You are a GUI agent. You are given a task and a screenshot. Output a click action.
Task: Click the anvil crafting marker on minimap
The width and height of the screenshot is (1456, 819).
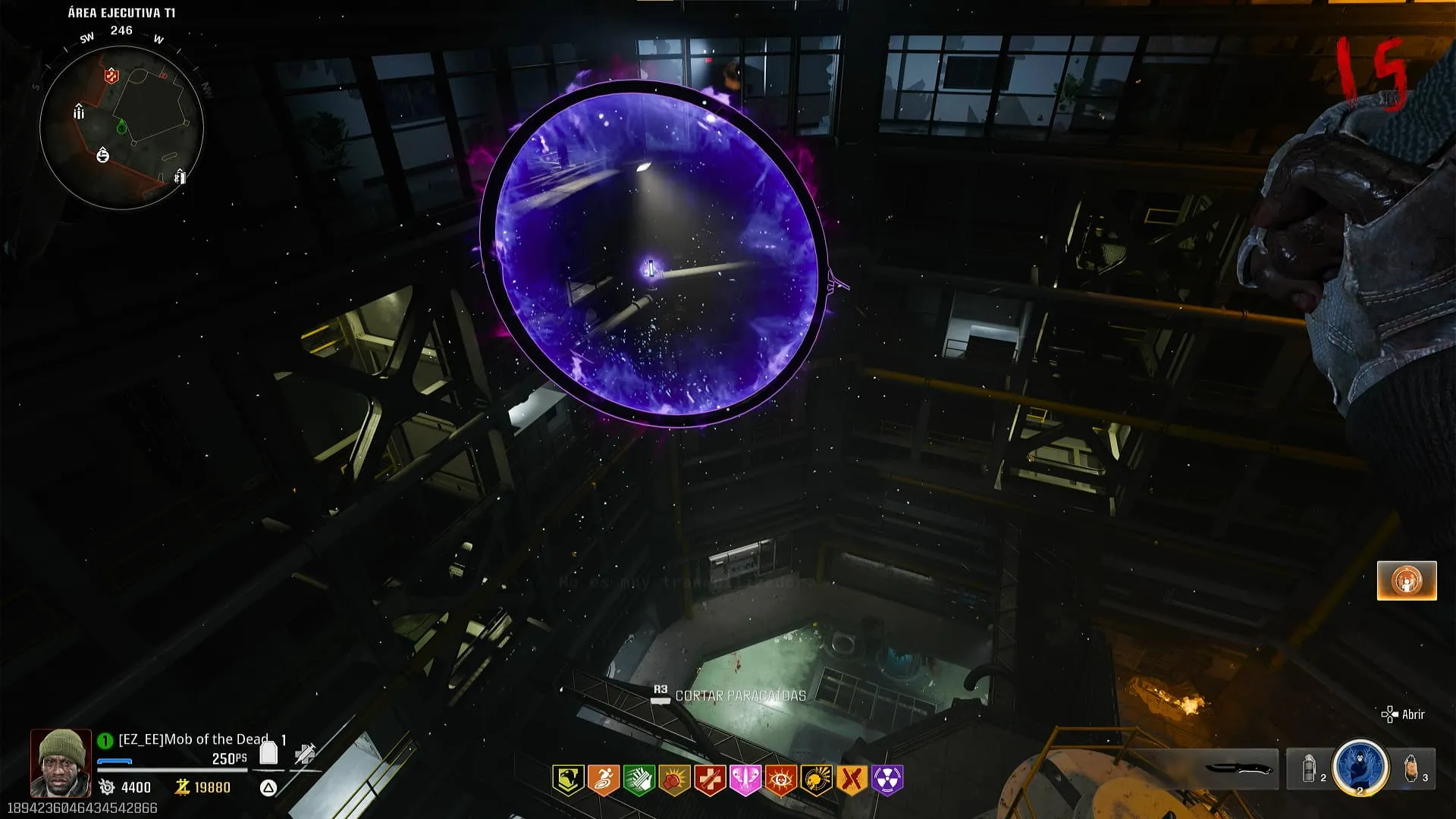[103, 155]
